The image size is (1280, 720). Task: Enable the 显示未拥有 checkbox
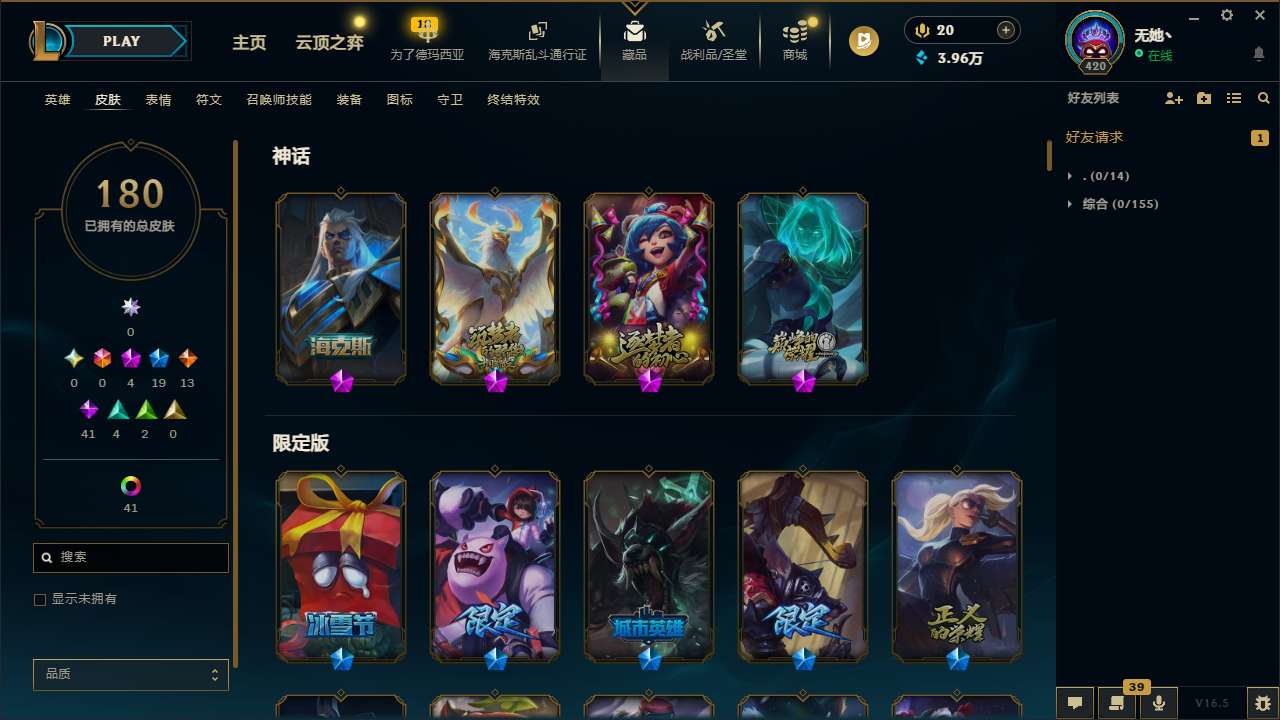pyautogui.click(x=40, y=599)
